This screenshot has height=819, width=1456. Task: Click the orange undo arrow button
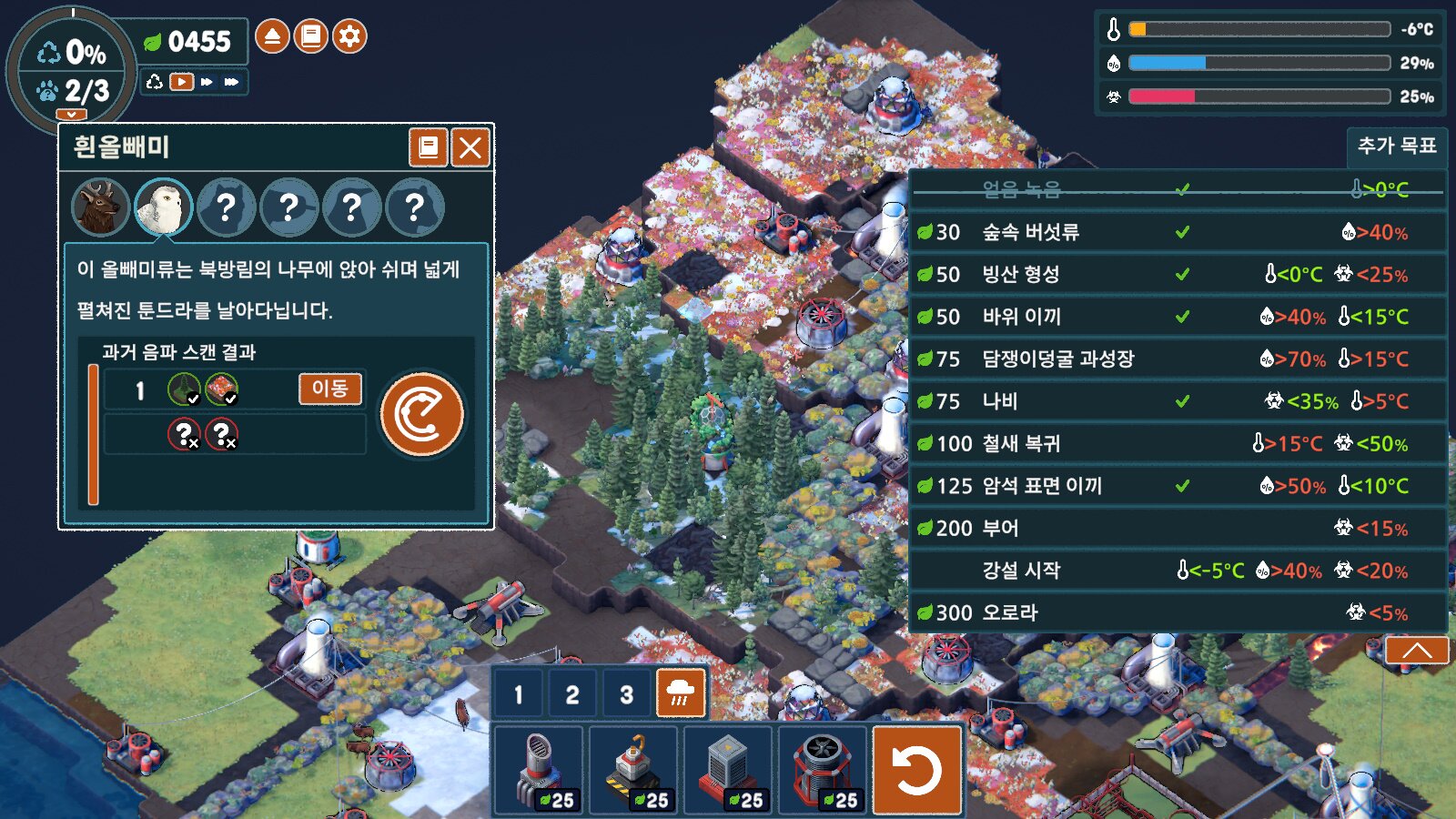click(x=917, y=770)
